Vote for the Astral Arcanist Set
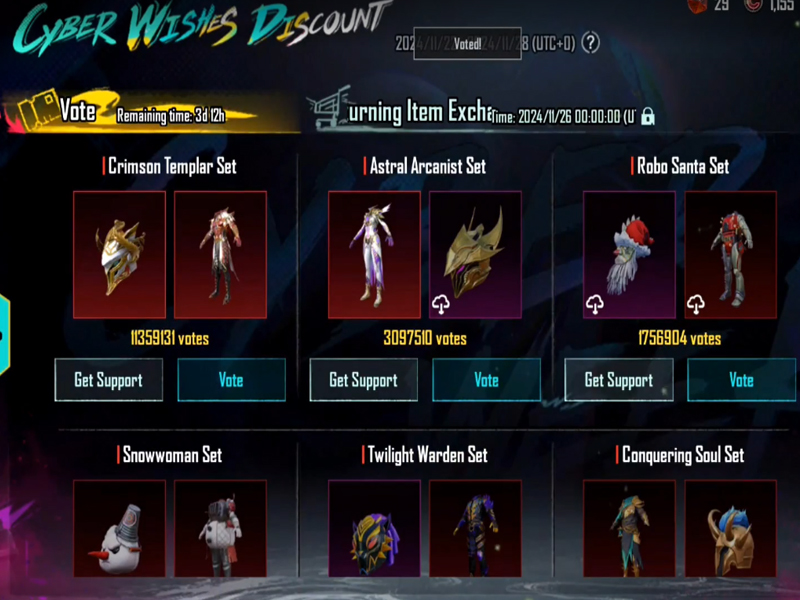 [x=486, y=380]
